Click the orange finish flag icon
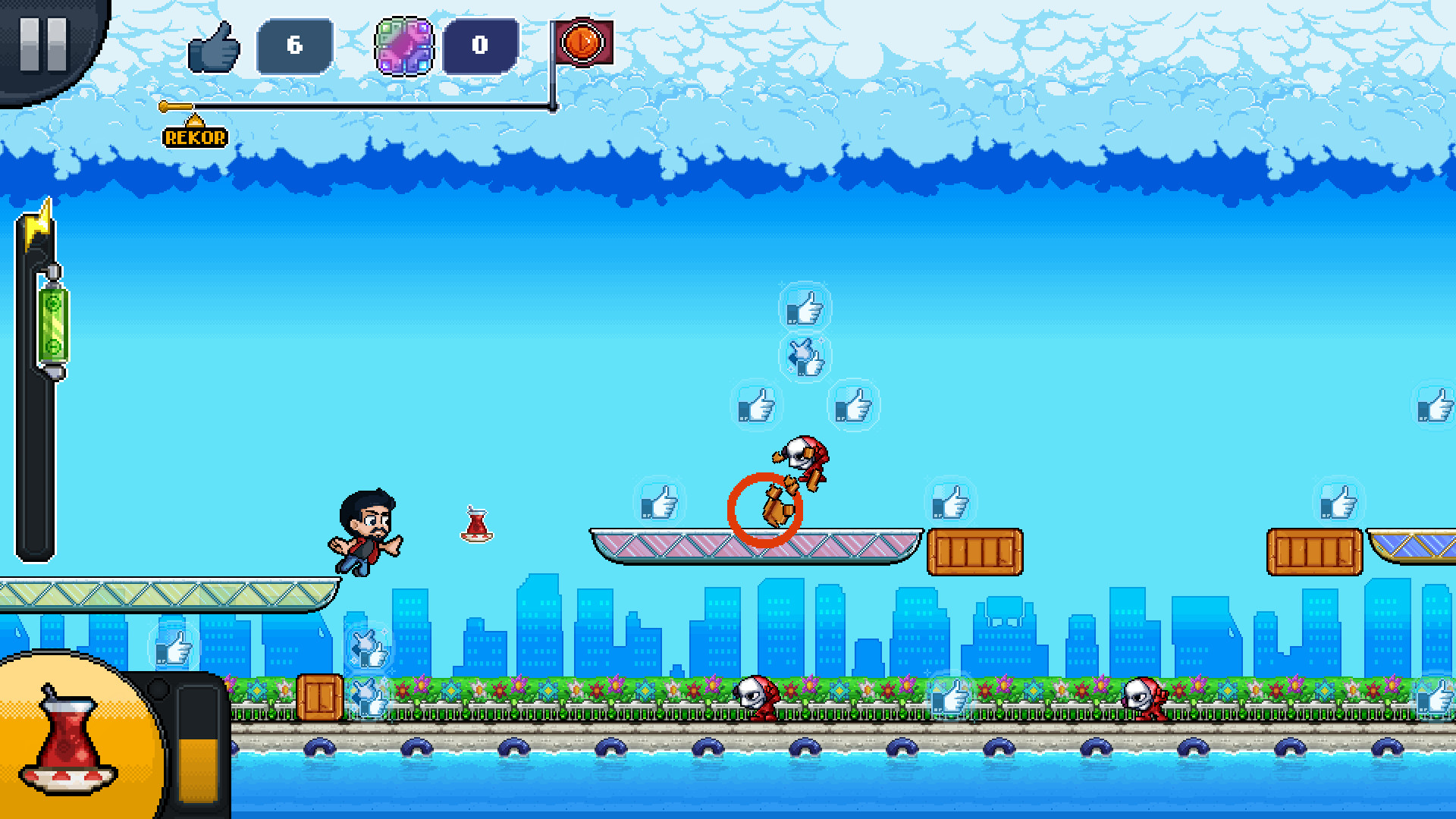 coord(582,43)
